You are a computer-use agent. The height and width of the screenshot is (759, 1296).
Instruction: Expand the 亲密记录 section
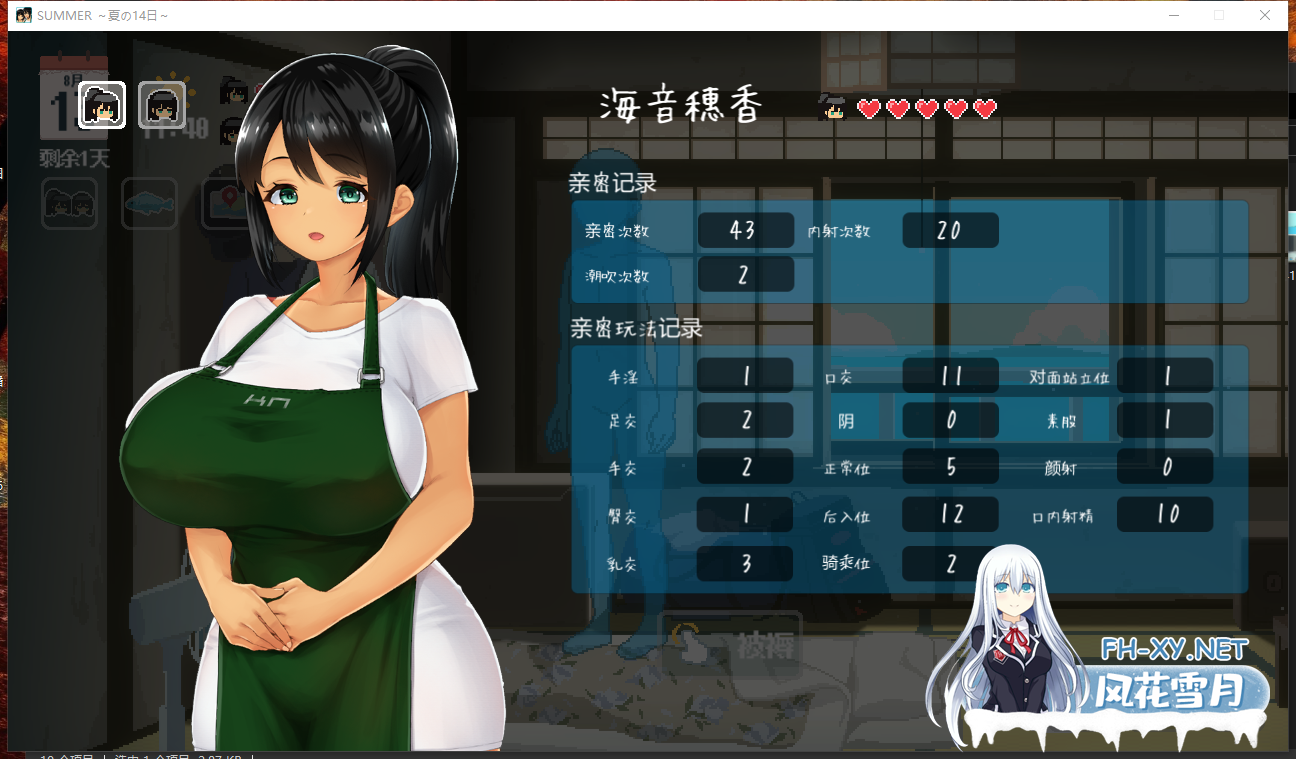[613, 183]
